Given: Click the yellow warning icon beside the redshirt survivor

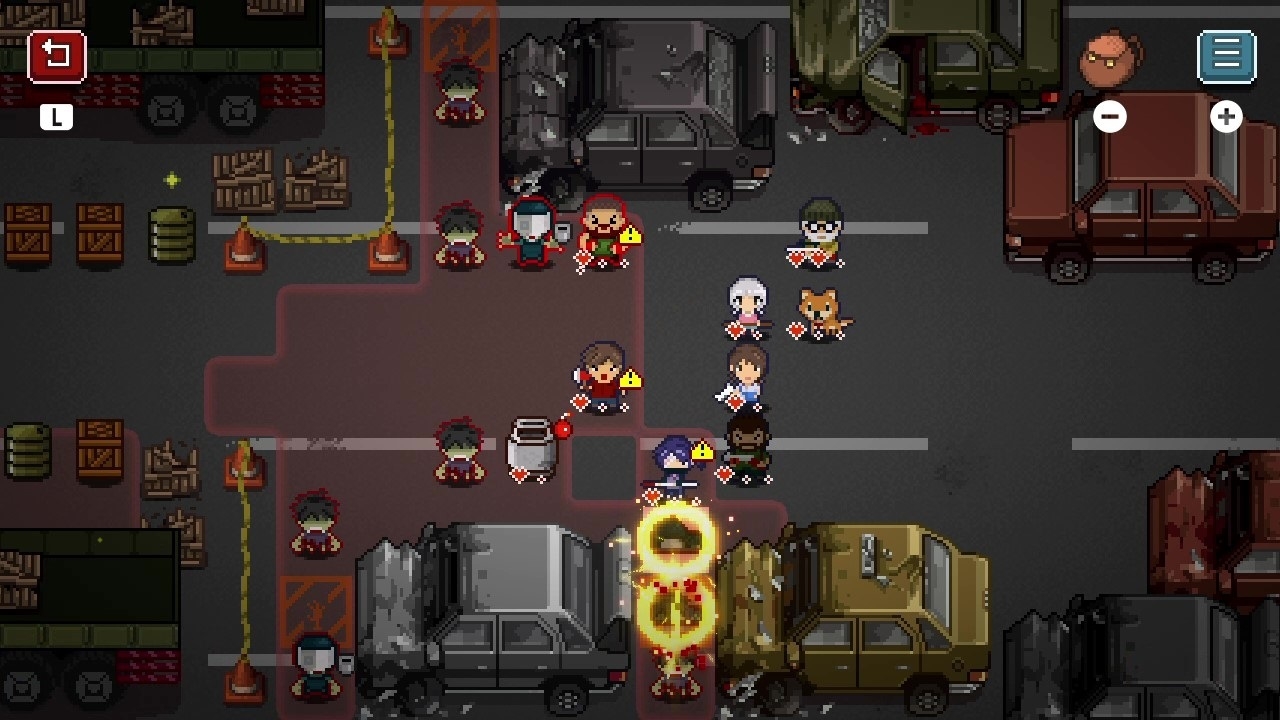Looking at the screenshot, I should pyautogui.click(x=632, y=377).
